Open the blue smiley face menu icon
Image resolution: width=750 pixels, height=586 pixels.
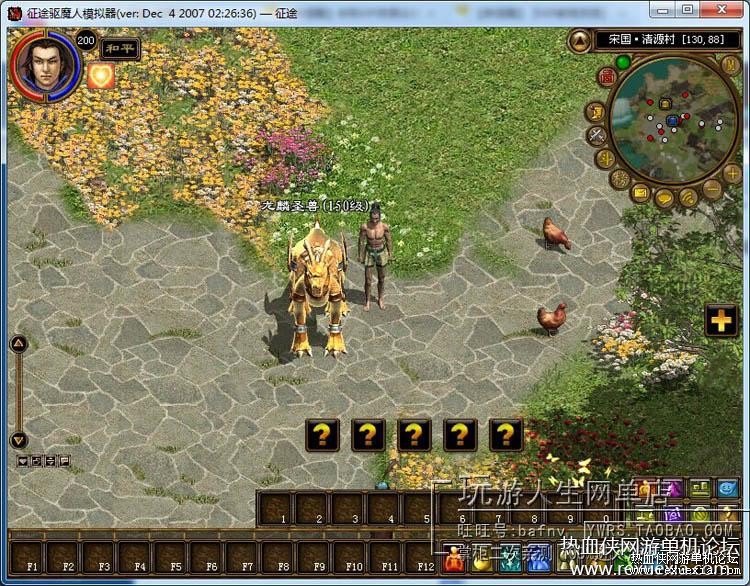(x=728, y=489)
